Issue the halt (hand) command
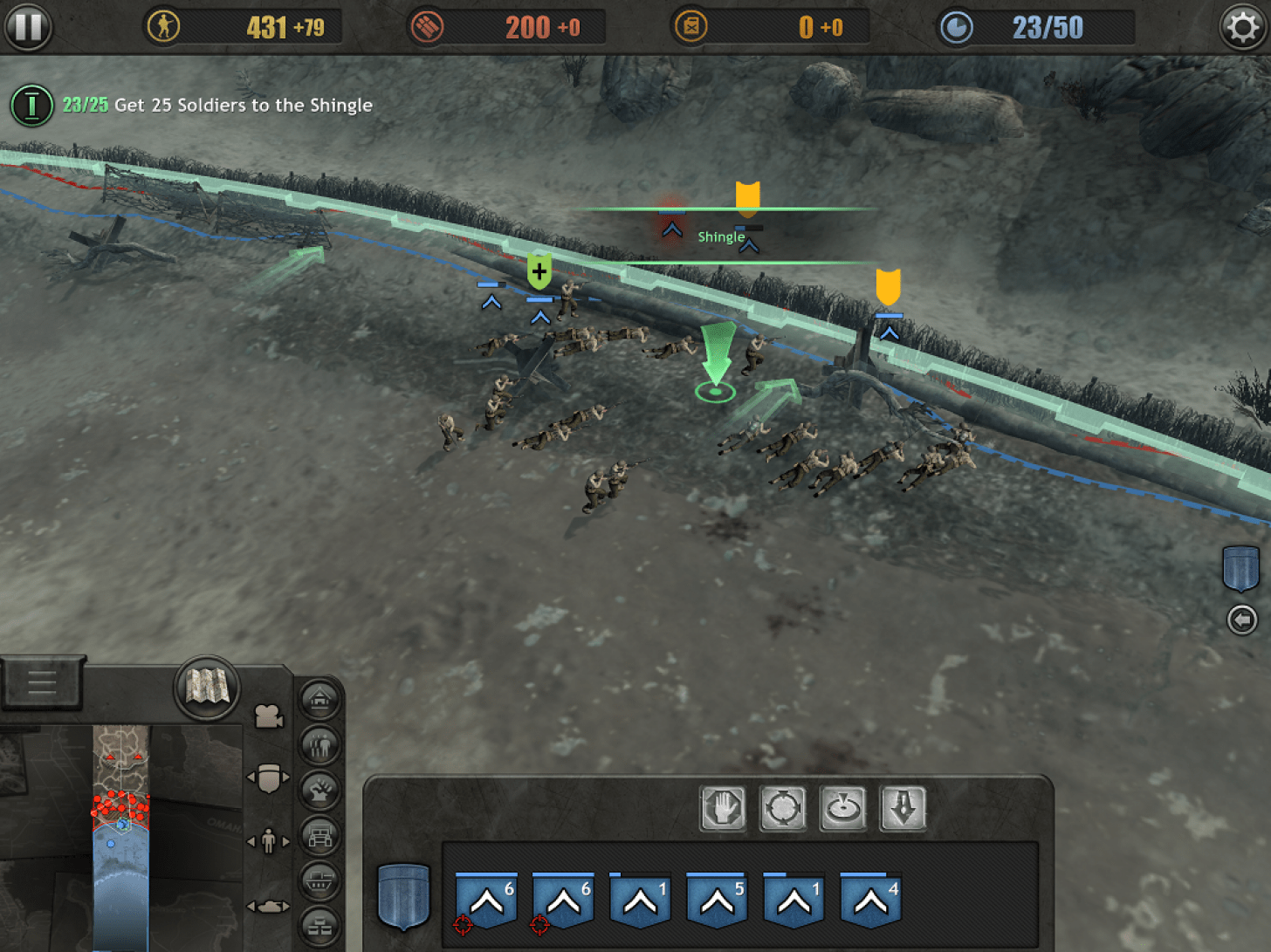This screenshot has width=1271, height=952. click(x=723, y=808)
